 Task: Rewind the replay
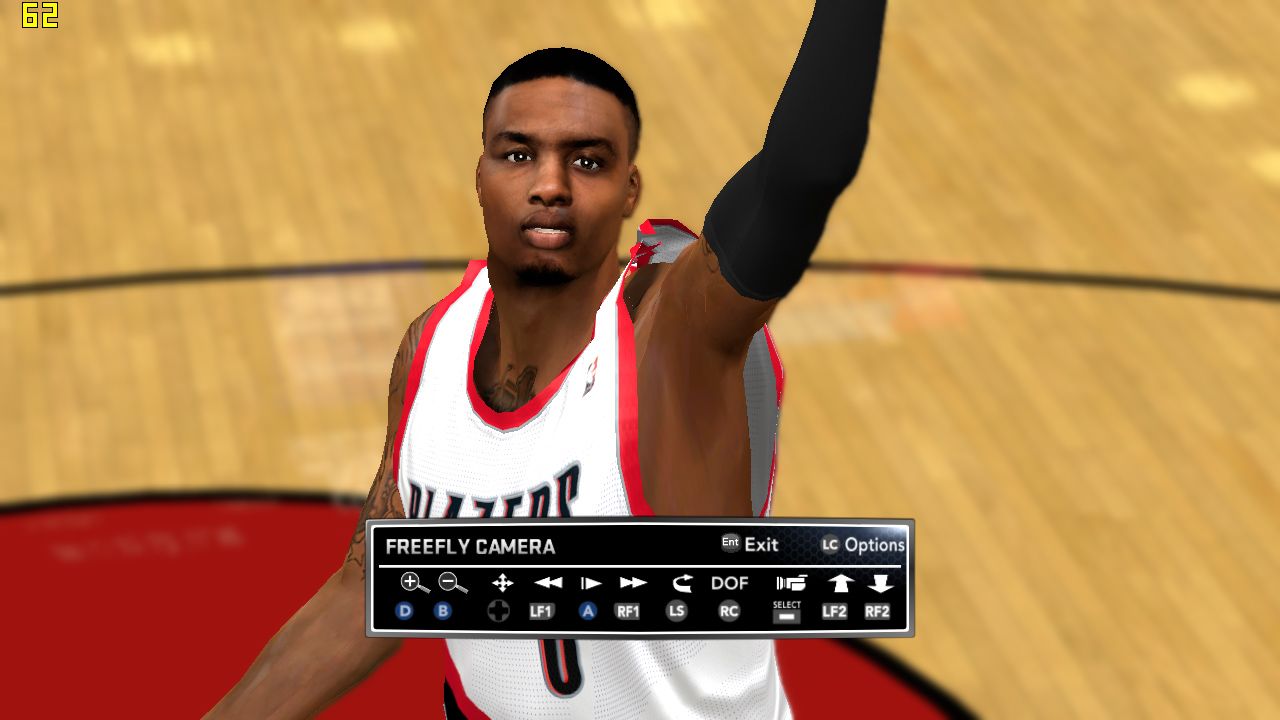[x=547, y=583]
